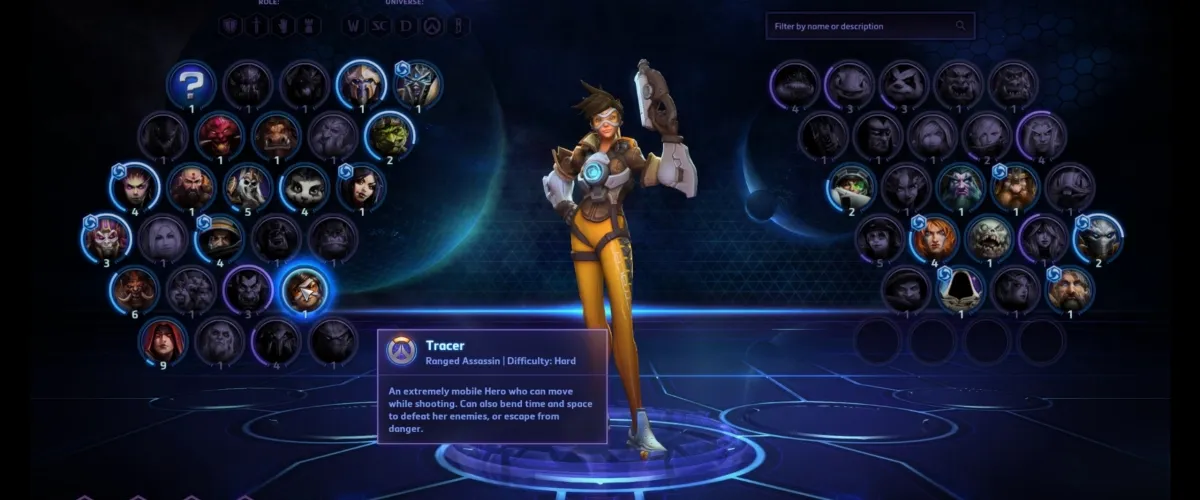Pick the white-hooded shadowy hero portrait

960,289
